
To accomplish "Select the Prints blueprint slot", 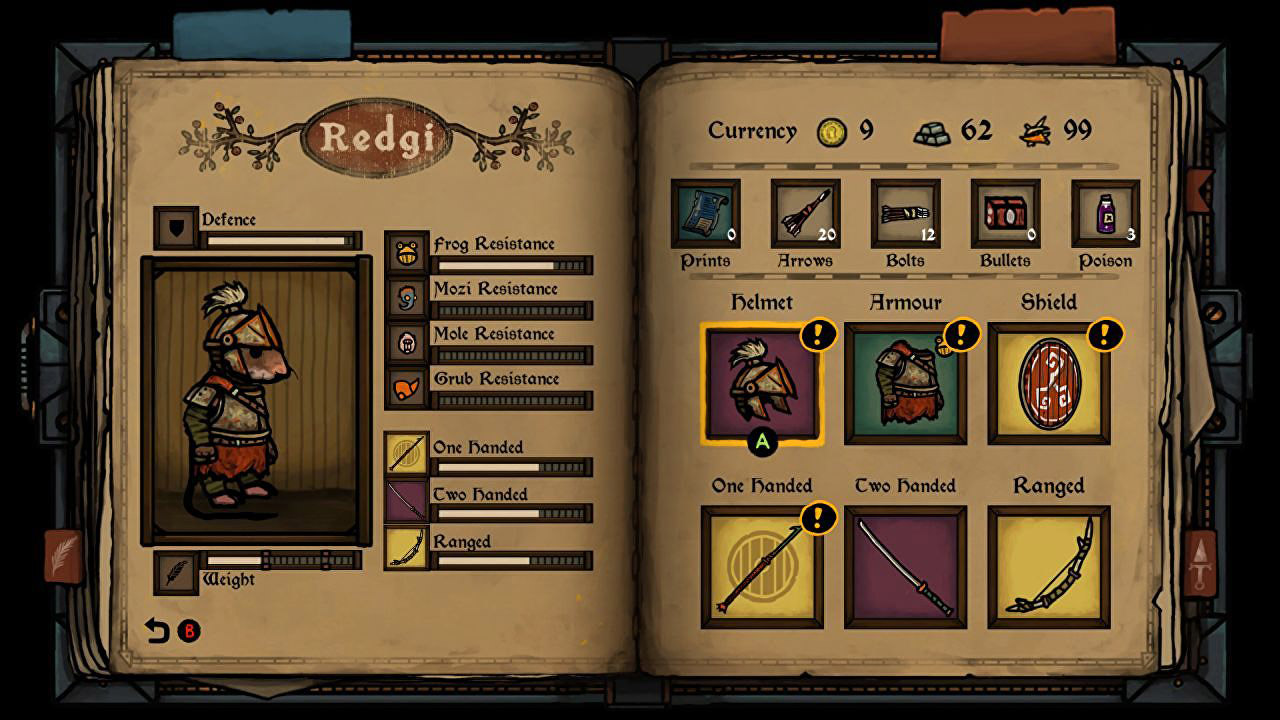I will 706,213.
